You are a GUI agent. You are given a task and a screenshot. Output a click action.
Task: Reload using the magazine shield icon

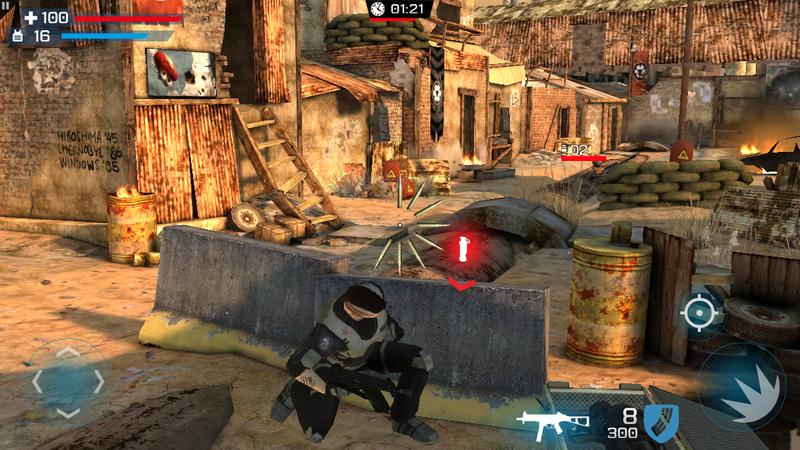pos(661,420)
